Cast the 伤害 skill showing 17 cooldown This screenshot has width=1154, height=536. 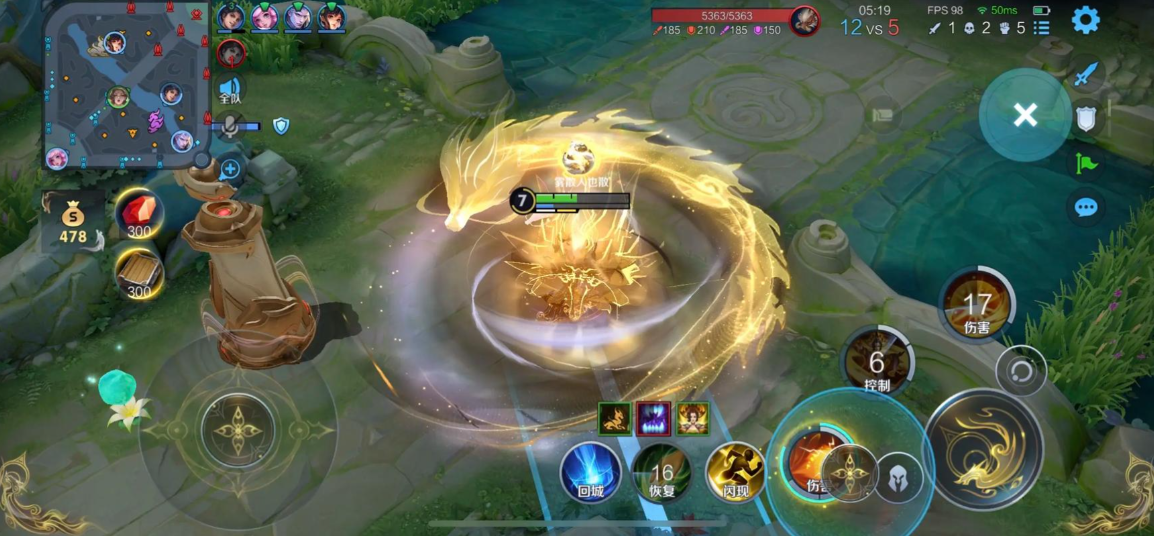(976, 305)
